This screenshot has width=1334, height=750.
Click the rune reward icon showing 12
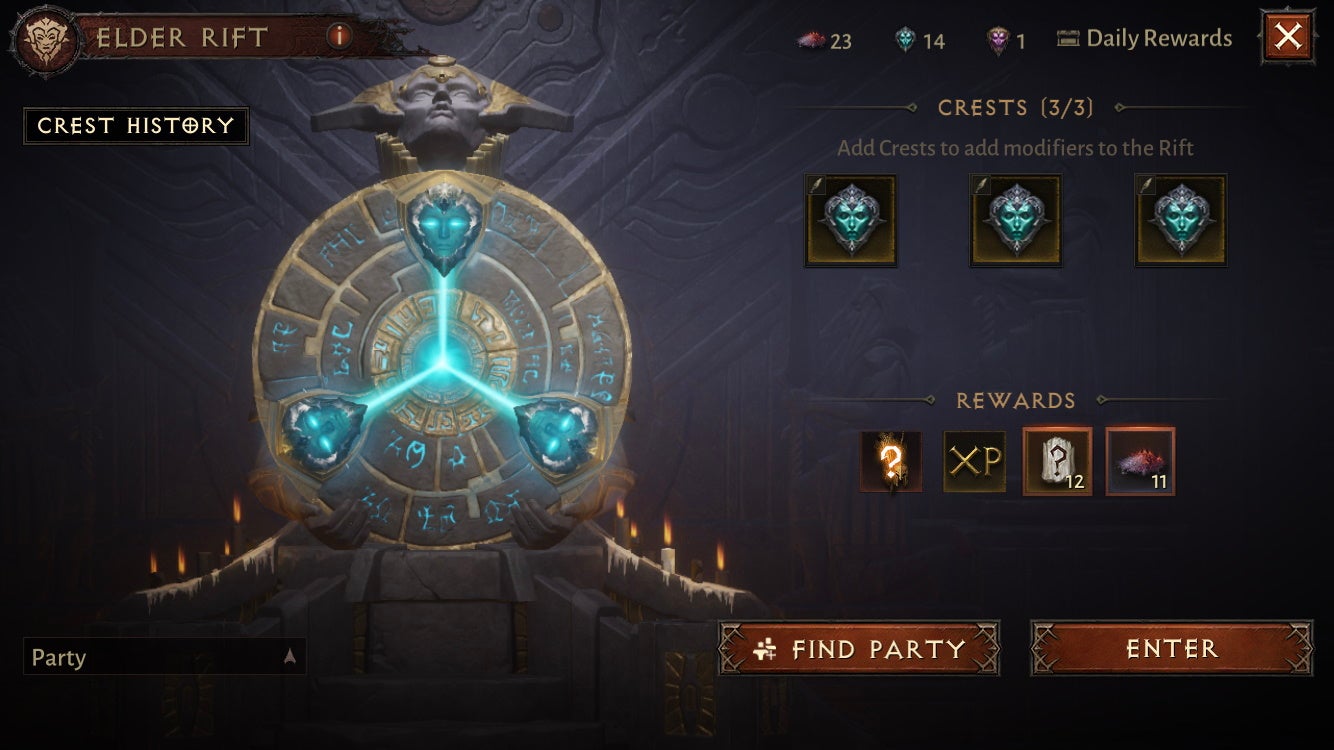(x=1055, y=462)
